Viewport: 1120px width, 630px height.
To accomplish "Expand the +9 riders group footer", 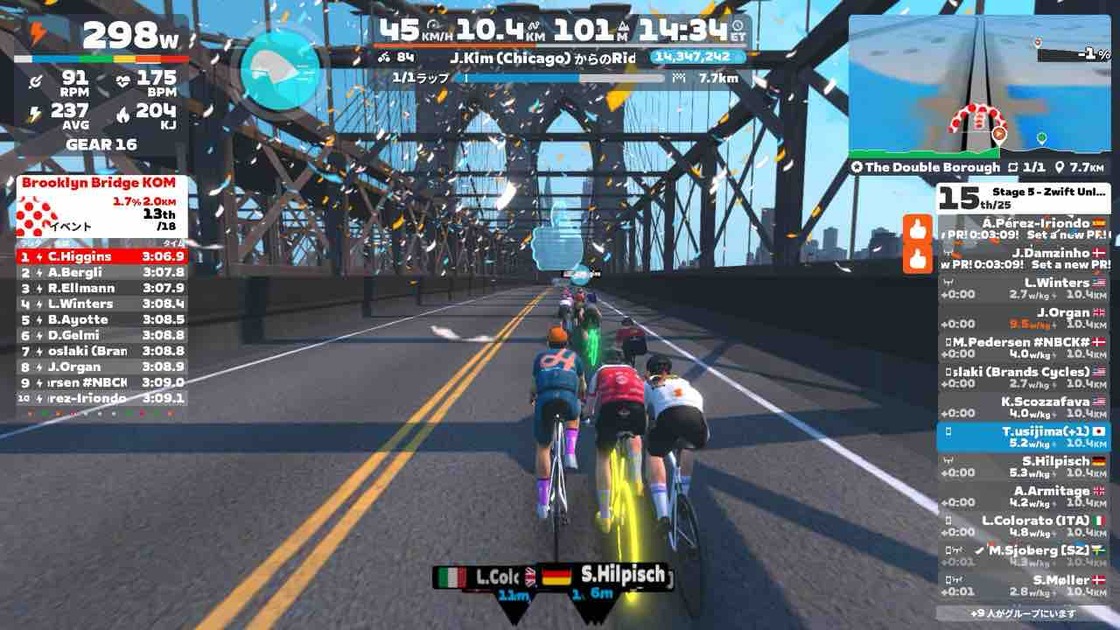I will tap(1024, 613).
